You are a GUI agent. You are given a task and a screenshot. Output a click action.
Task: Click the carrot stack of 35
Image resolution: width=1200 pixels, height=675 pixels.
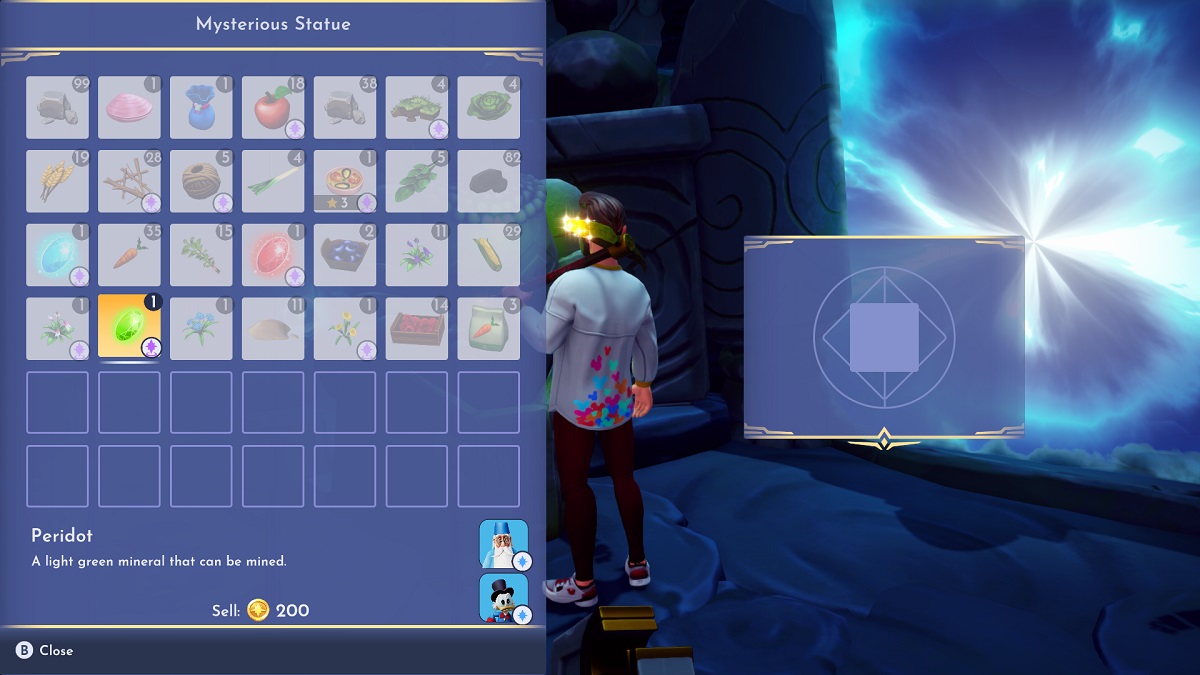pos(129,255)
